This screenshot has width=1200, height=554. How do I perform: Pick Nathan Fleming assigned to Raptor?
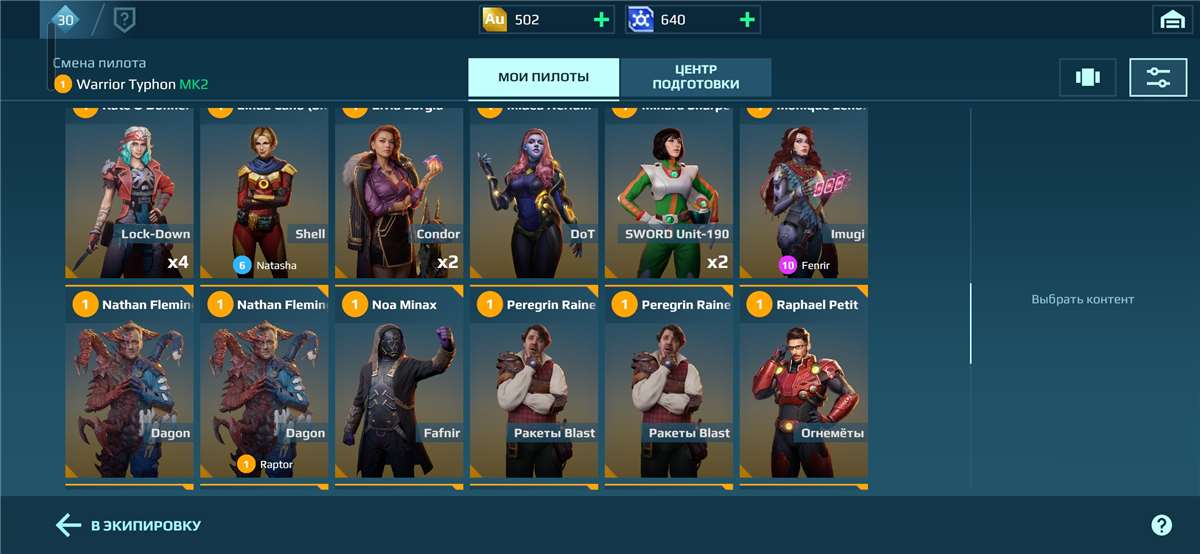pos(264,385)
